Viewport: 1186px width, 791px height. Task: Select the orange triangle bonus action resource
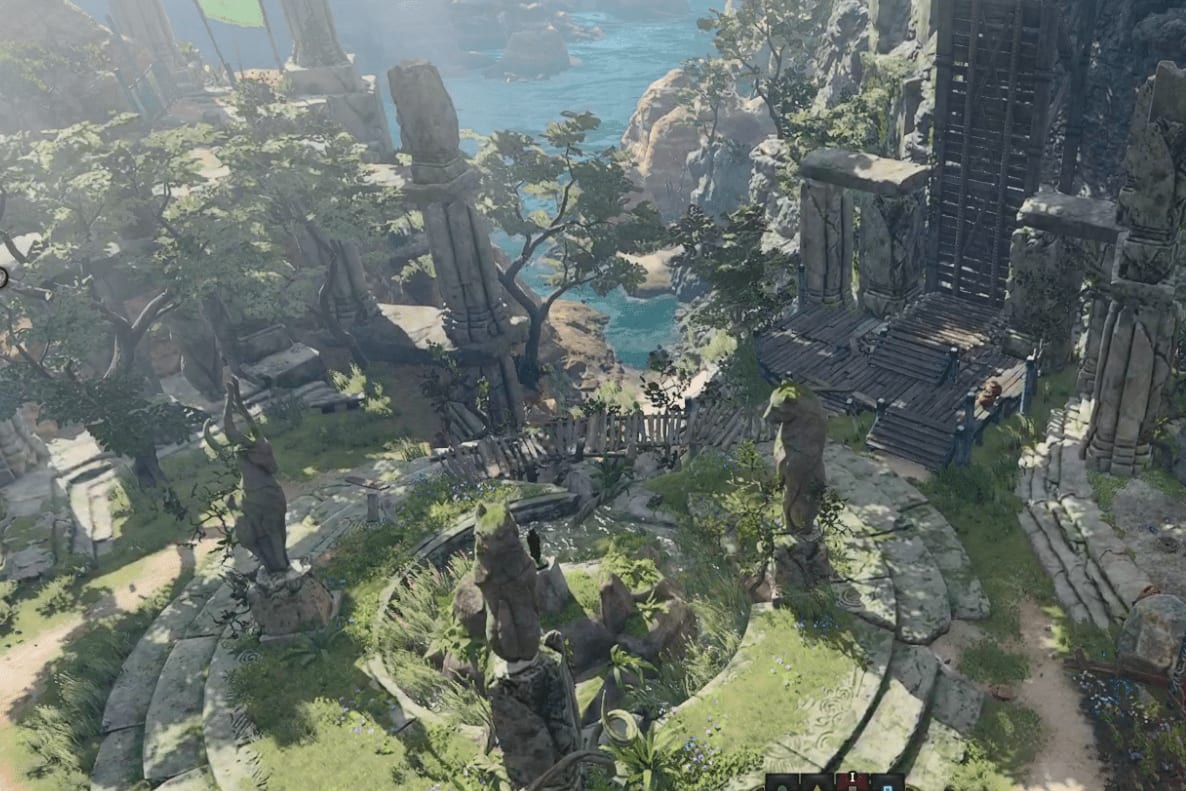coord(817,787)
